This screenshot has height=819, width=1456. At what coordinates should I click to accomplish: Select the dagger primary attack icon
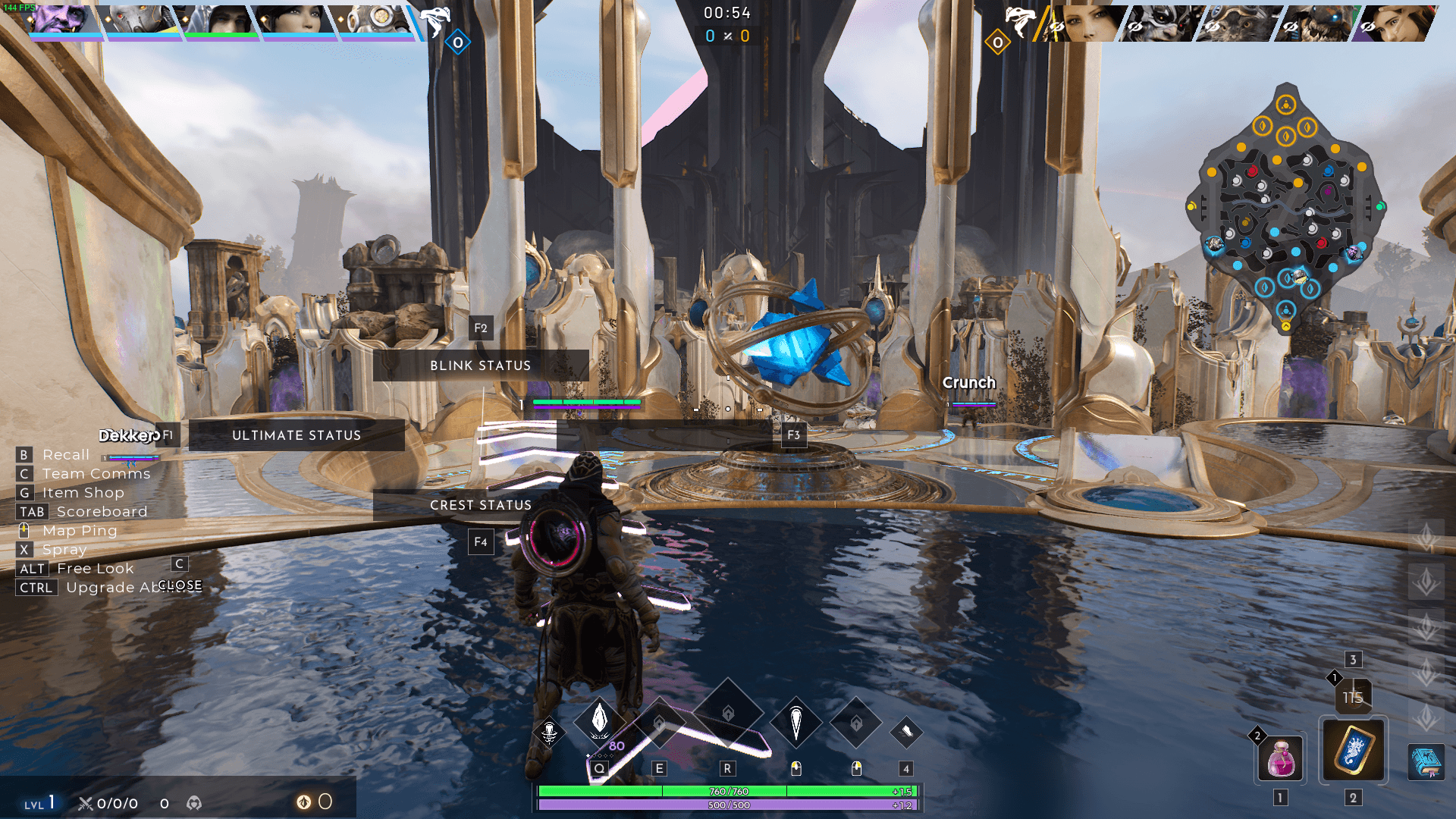tap(796, 721)
